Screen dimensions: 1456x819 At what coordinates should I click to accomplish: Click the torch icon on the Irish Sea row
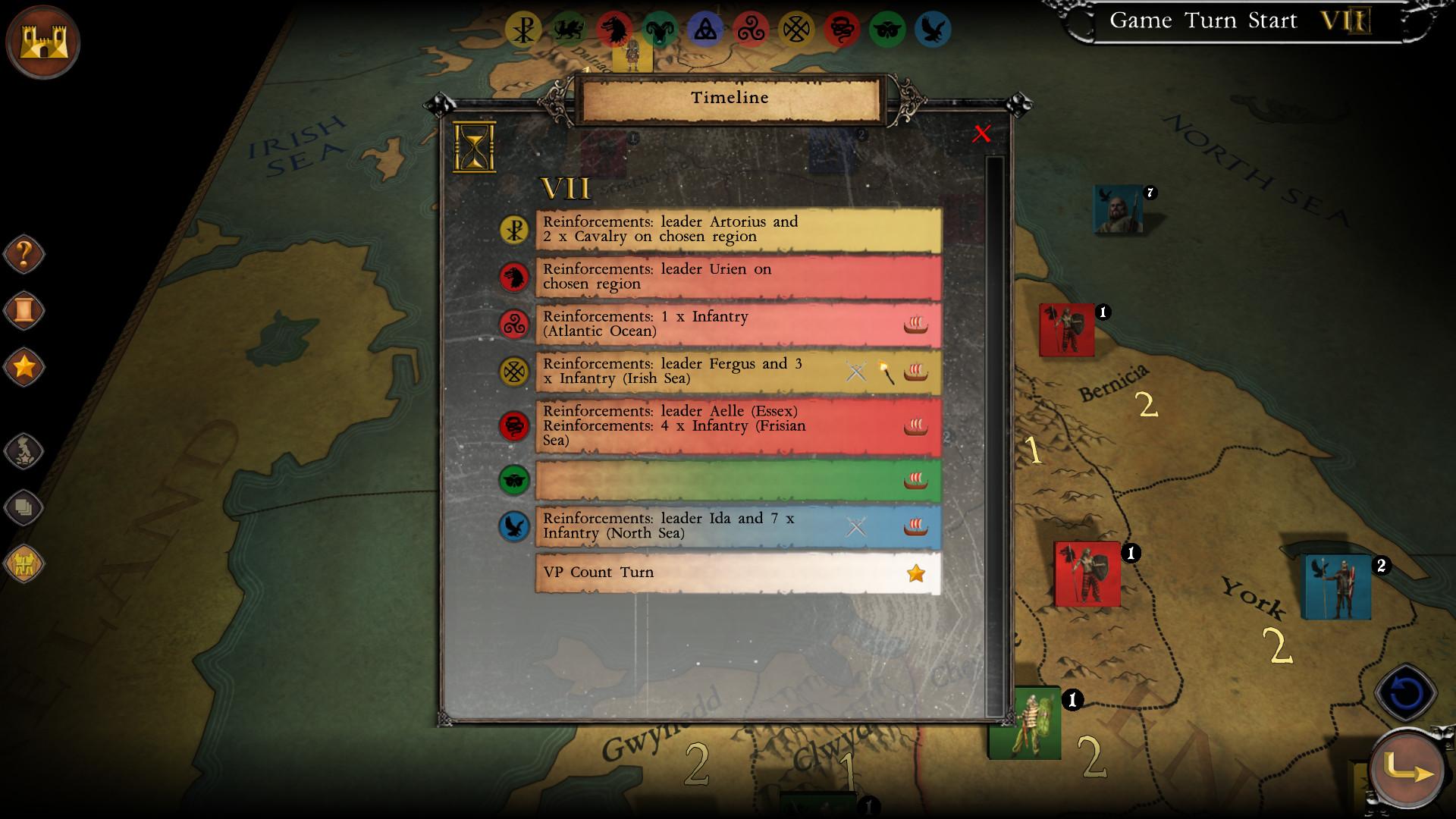click(x=886, y=372)
